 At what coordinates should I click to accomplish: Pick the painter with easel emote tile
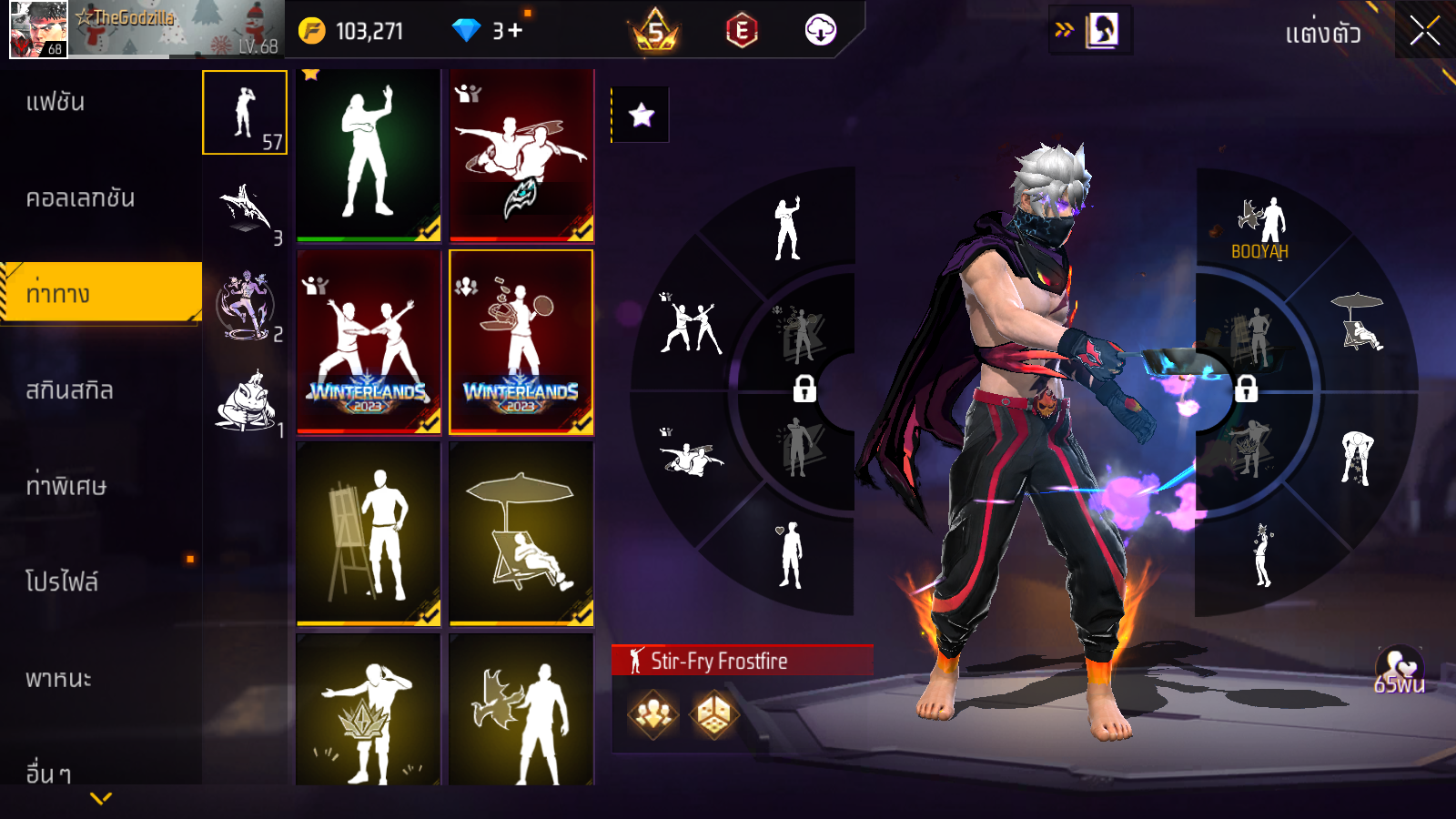[x=369, y=533]
